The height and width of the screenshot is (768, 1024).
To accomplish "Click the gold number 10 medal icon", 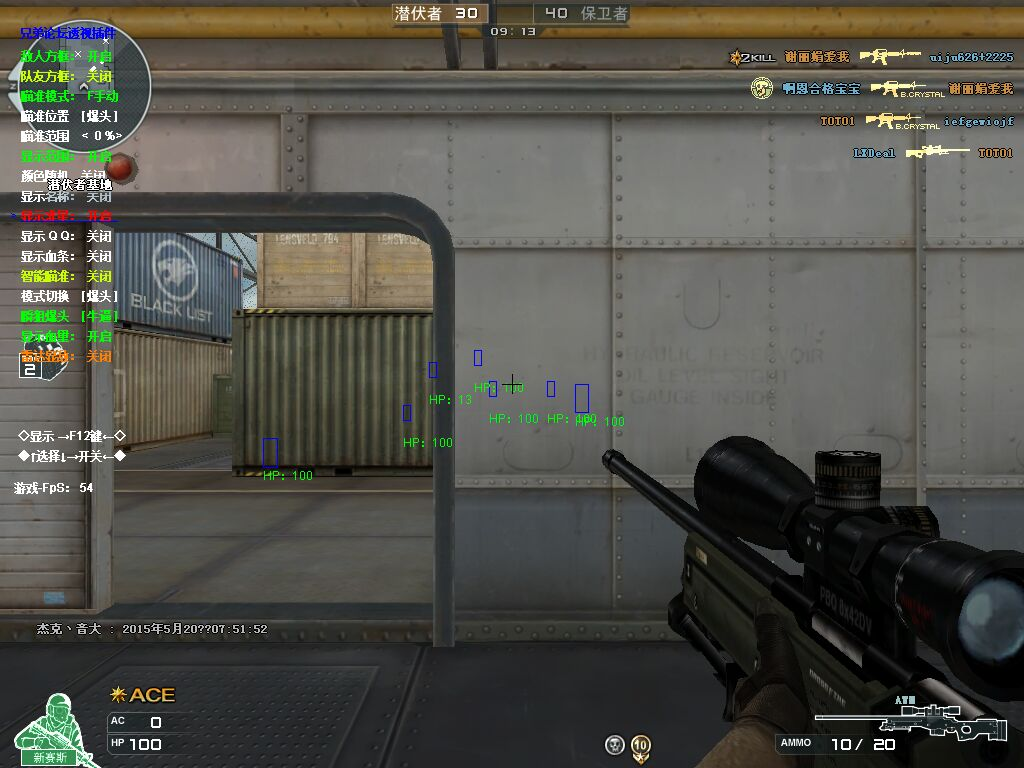I will [641, 745].
